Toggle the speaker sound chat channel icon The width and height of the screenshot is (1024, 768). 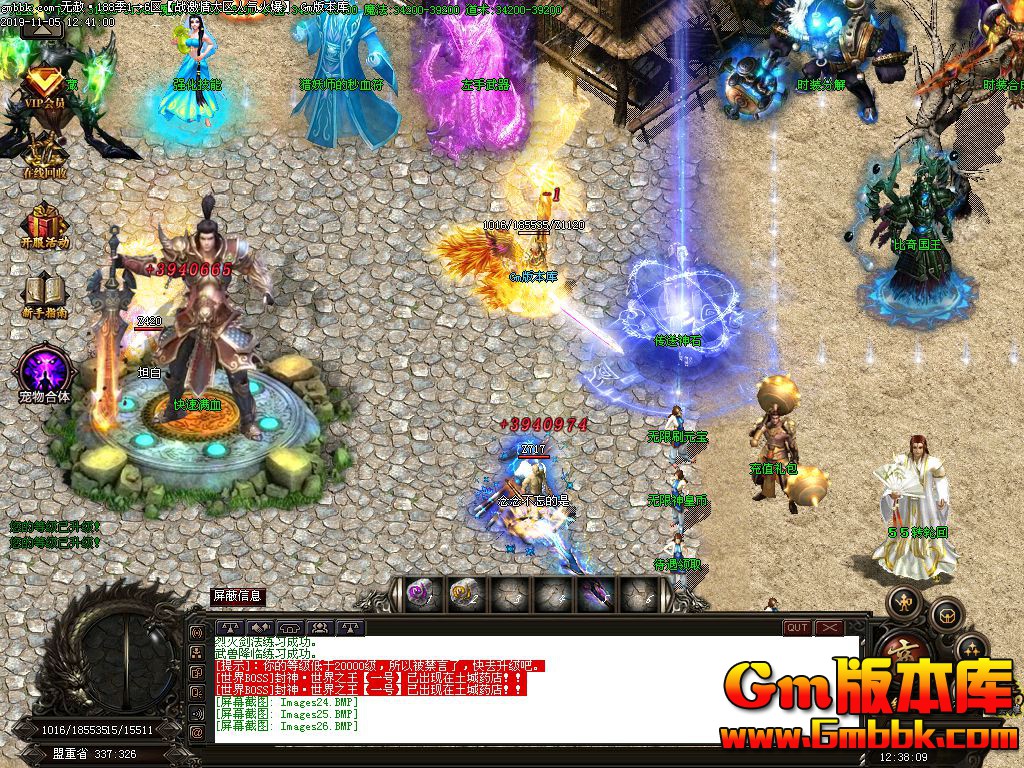click(x=197, y=712)
